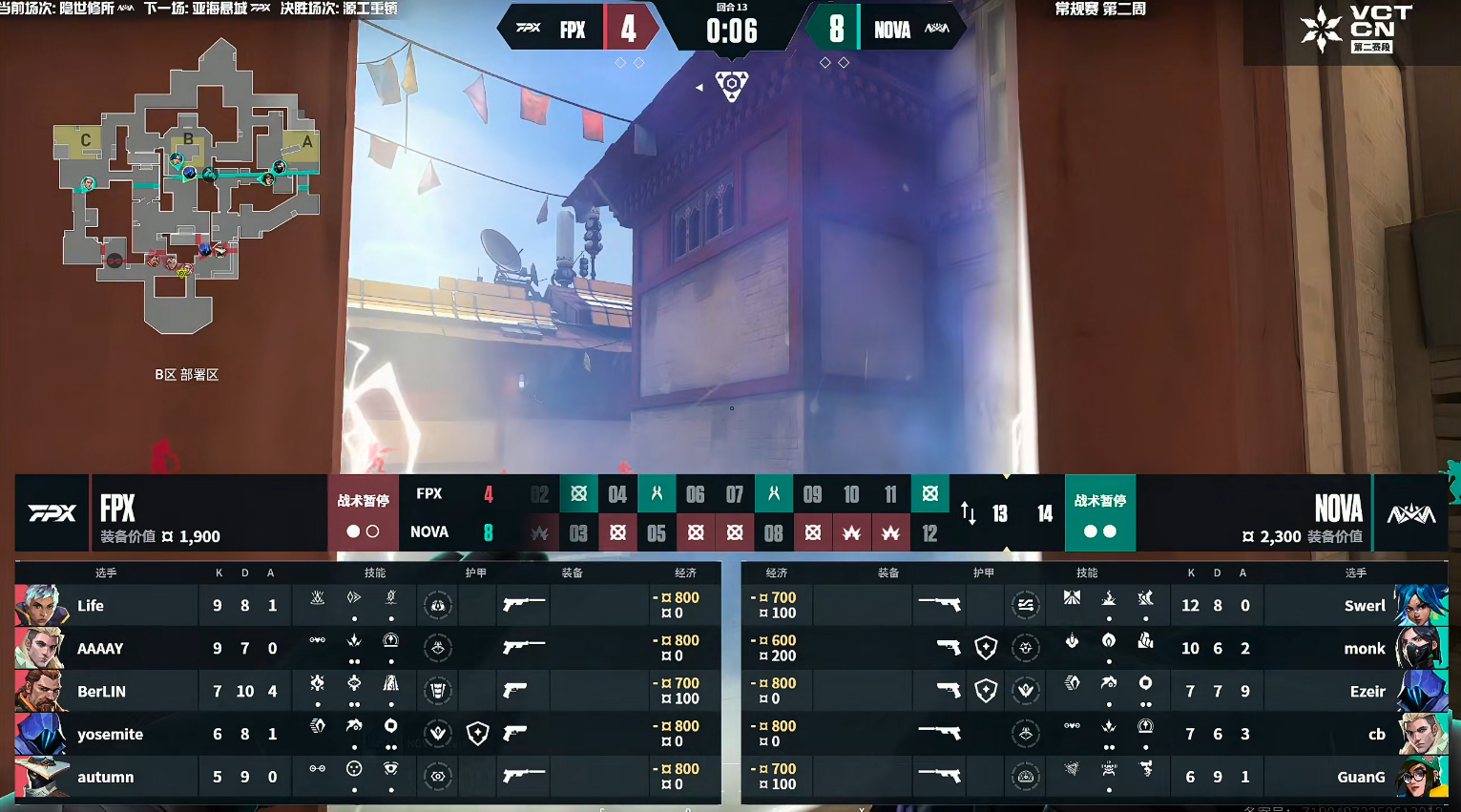1461x812 pixels.
Task: Select round 13 in the round timeline
Action: coord(1000,514)
